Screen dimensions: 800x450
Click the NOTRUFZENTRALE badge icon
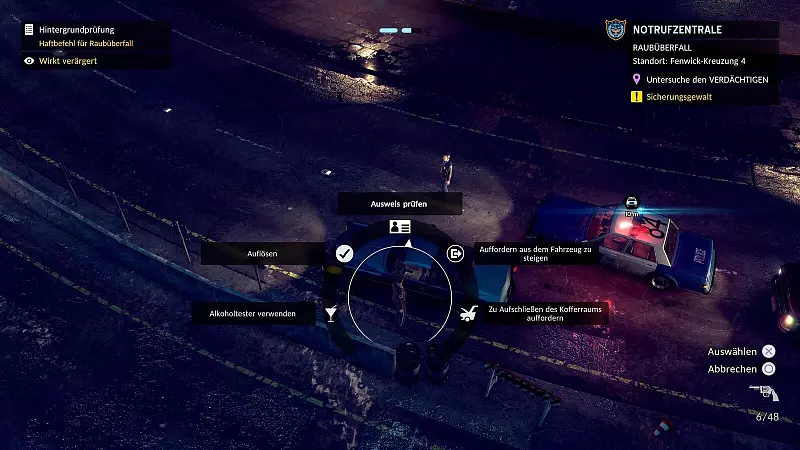pyautogui.click(x=615, y=31)
